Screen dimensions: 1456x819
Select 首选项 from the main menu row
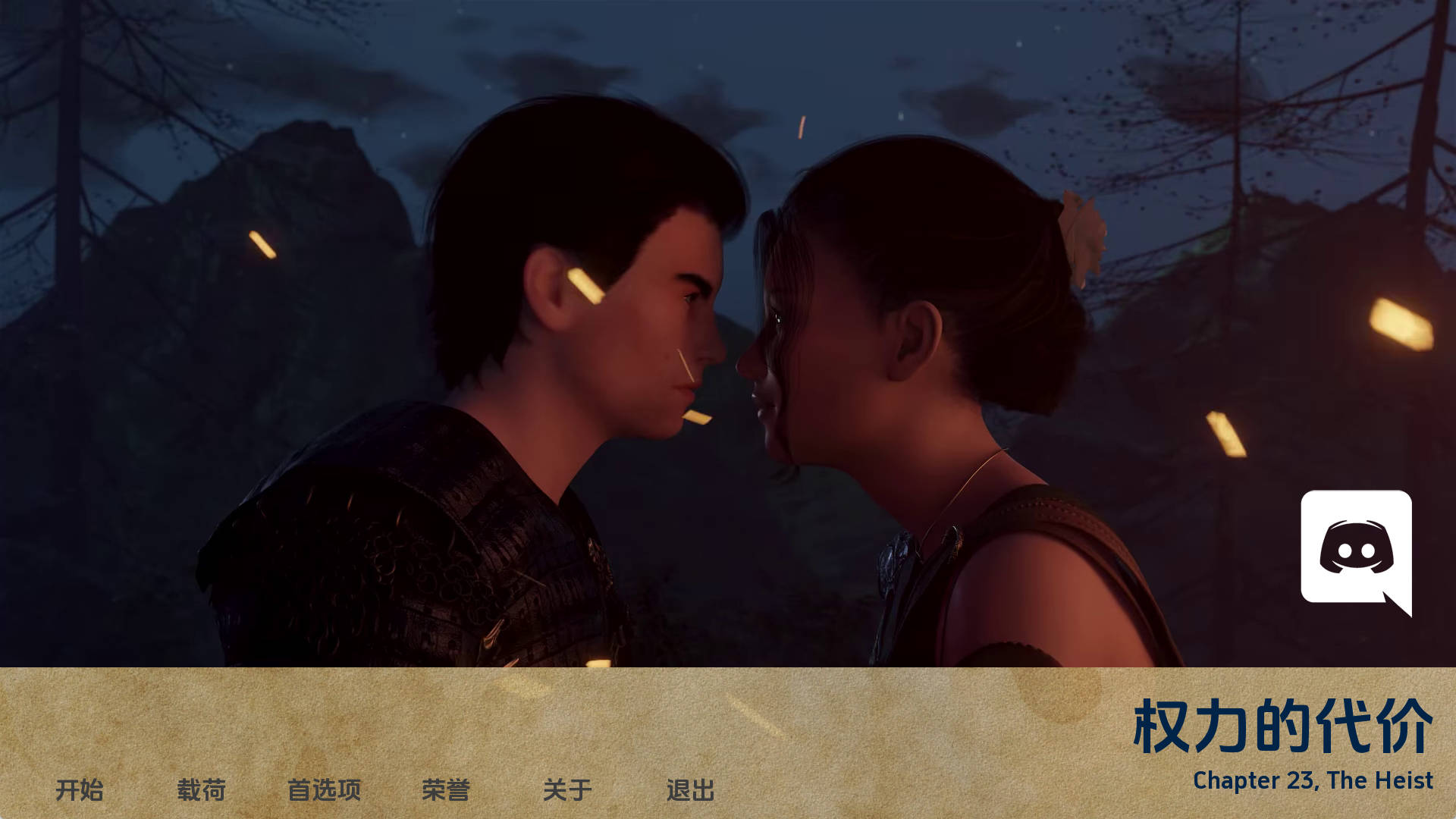point(326,789)
